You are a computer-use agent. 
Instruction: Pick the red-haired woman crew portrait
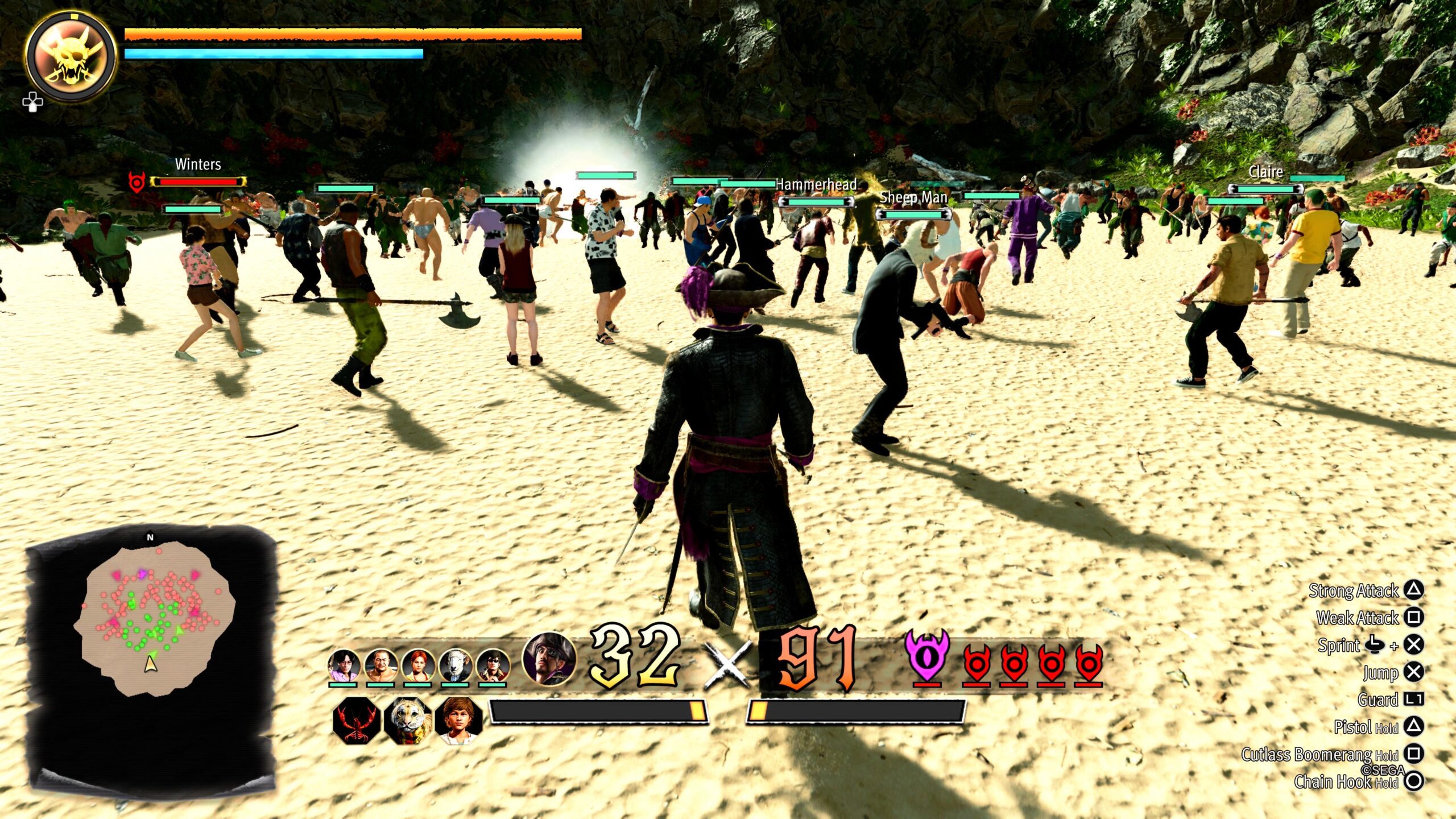(x=418, y=665)
